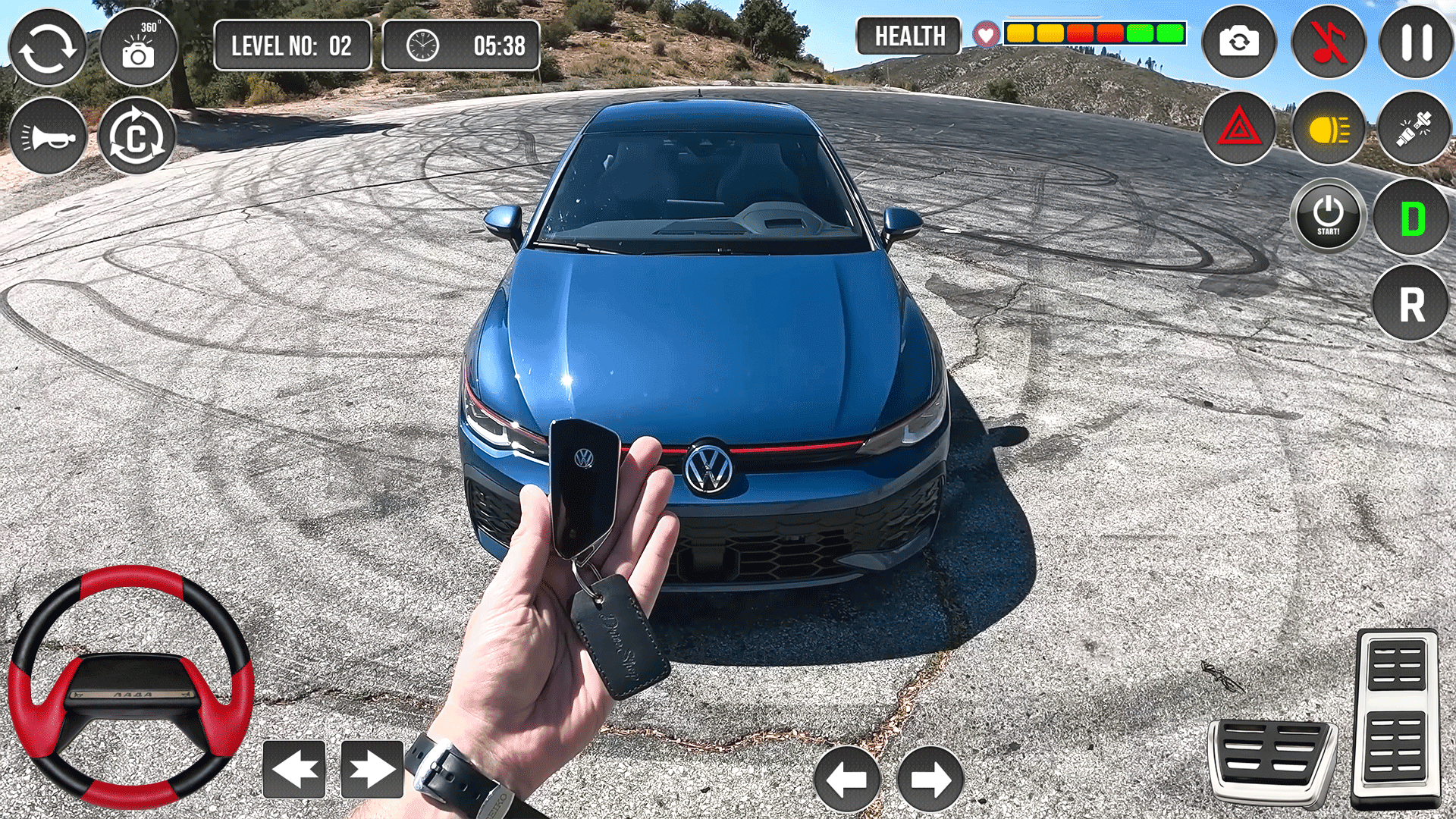Click the circular C arrow button
The height and width of the screenshot is (819, 1456).
(x=136, y=136)
